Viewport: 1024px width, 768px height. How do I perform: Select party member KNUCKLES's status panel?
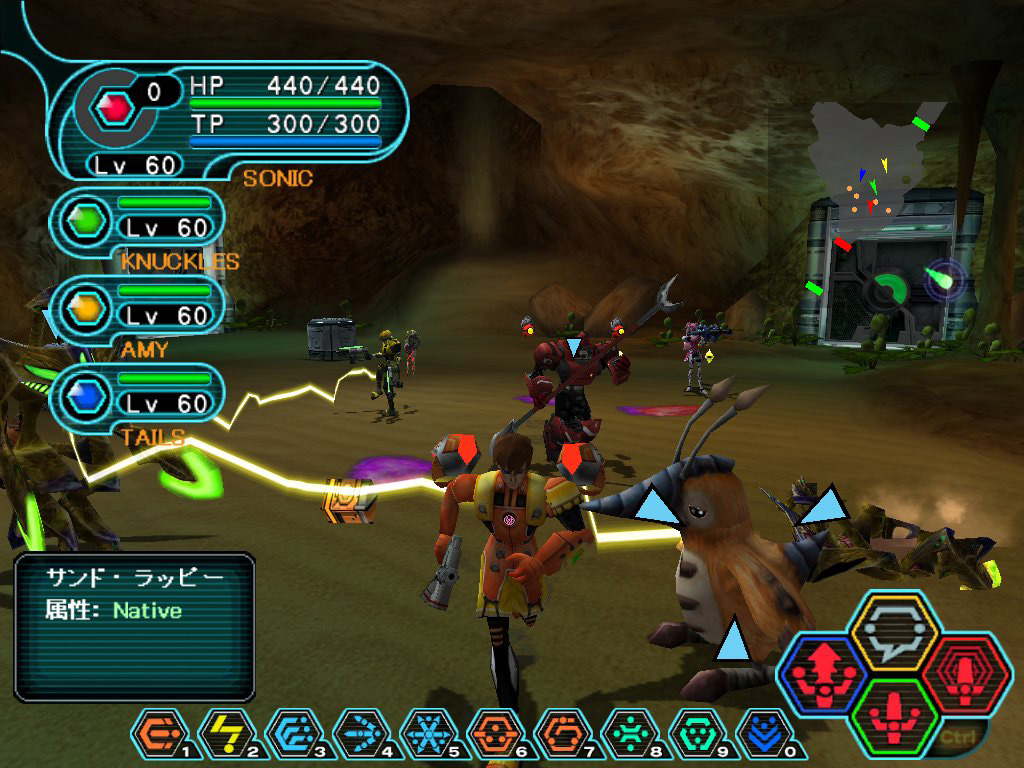point(140,221)
